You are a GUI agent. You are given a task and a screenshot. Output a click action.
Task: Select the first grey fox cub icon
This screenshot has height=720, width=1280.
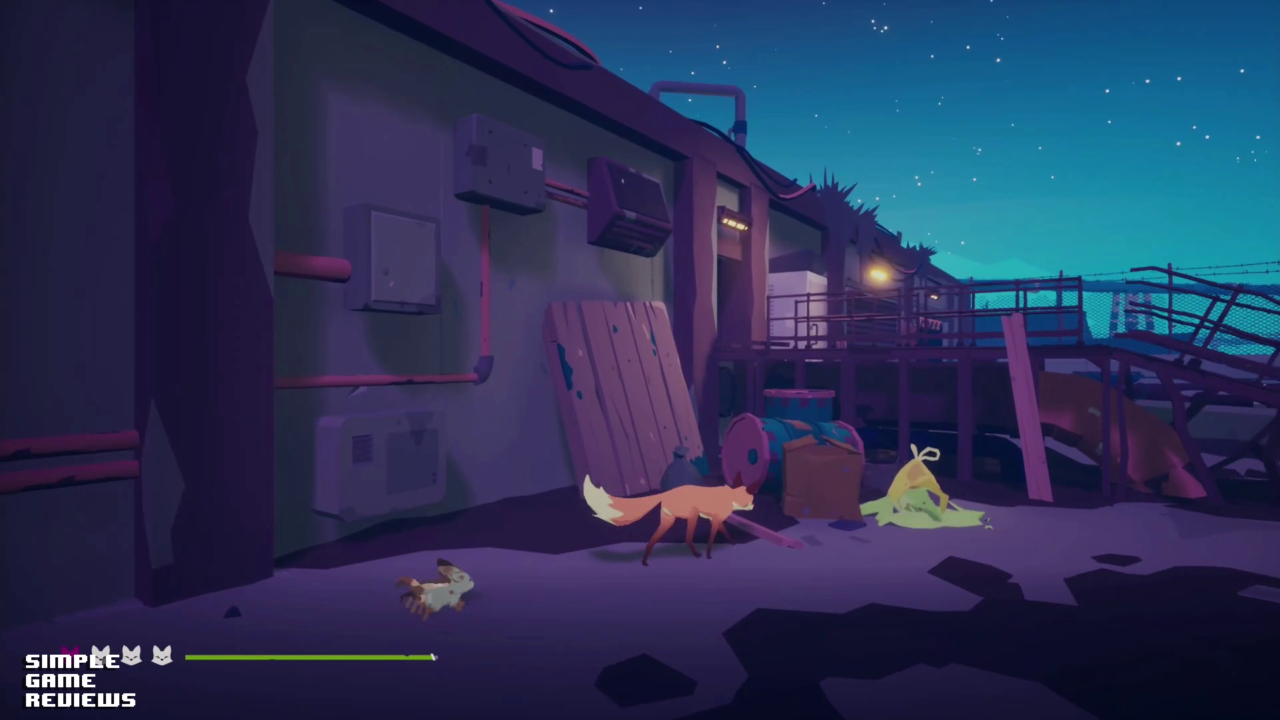tap(101, 654)
